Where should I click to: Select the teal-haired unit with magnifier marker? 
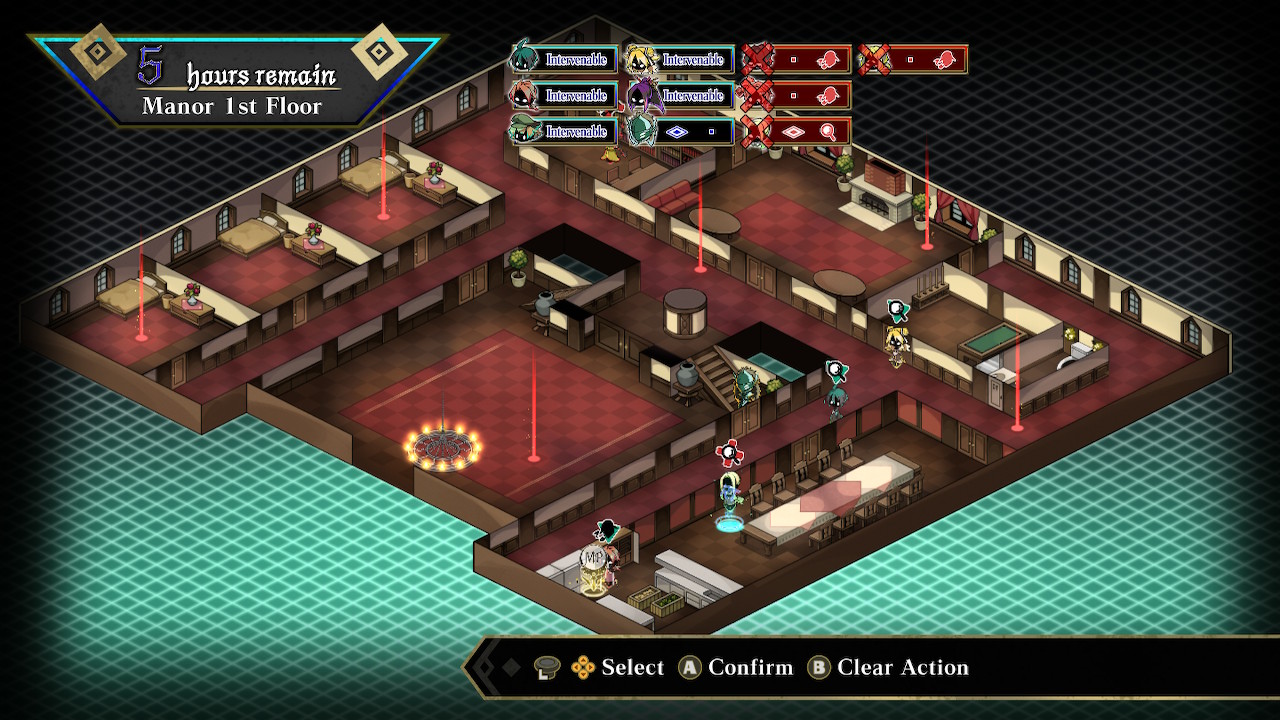coord(836,398)
